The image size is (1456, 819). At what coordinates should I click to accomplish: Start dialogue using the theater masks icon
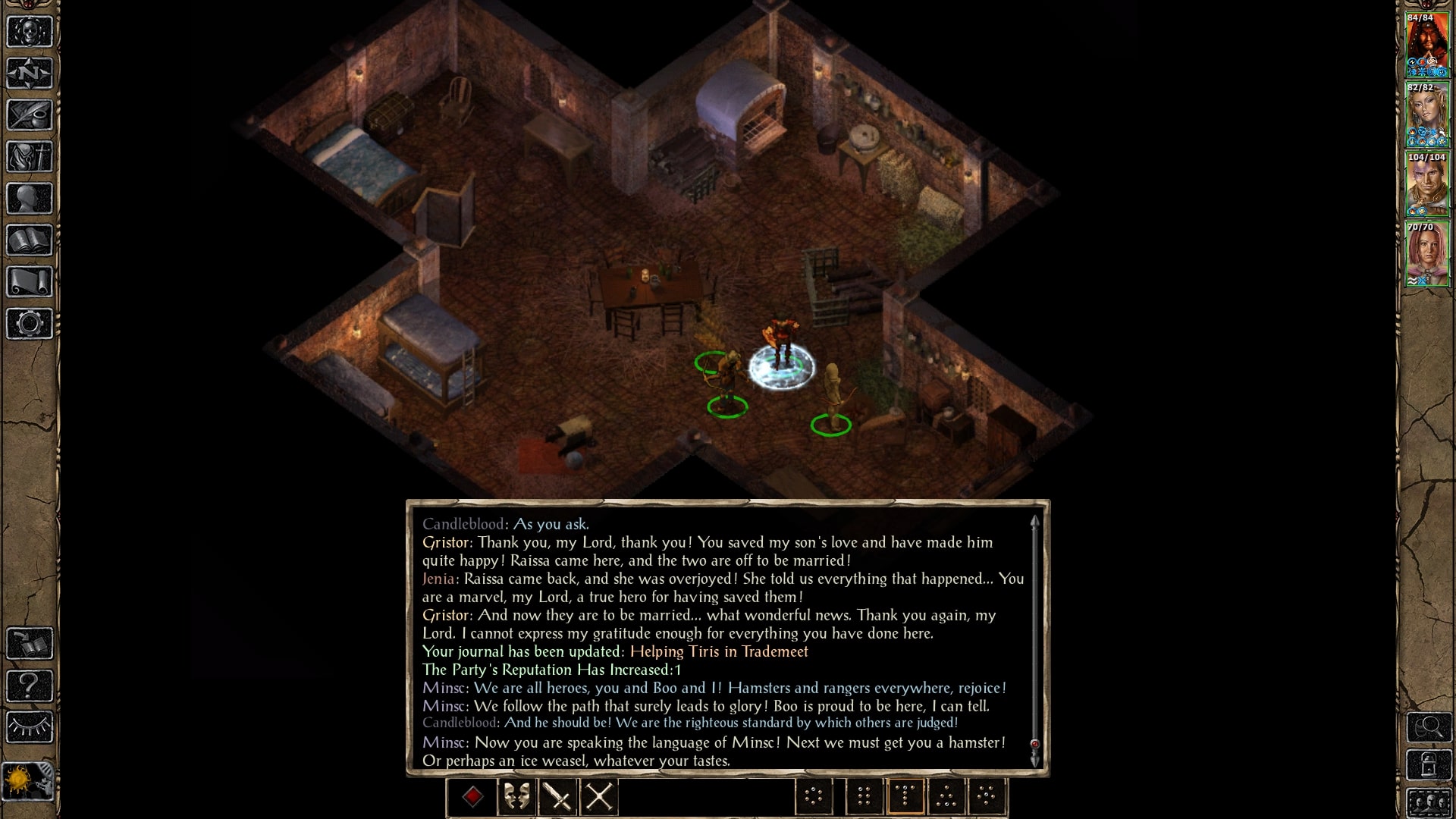tap(516, 798)
